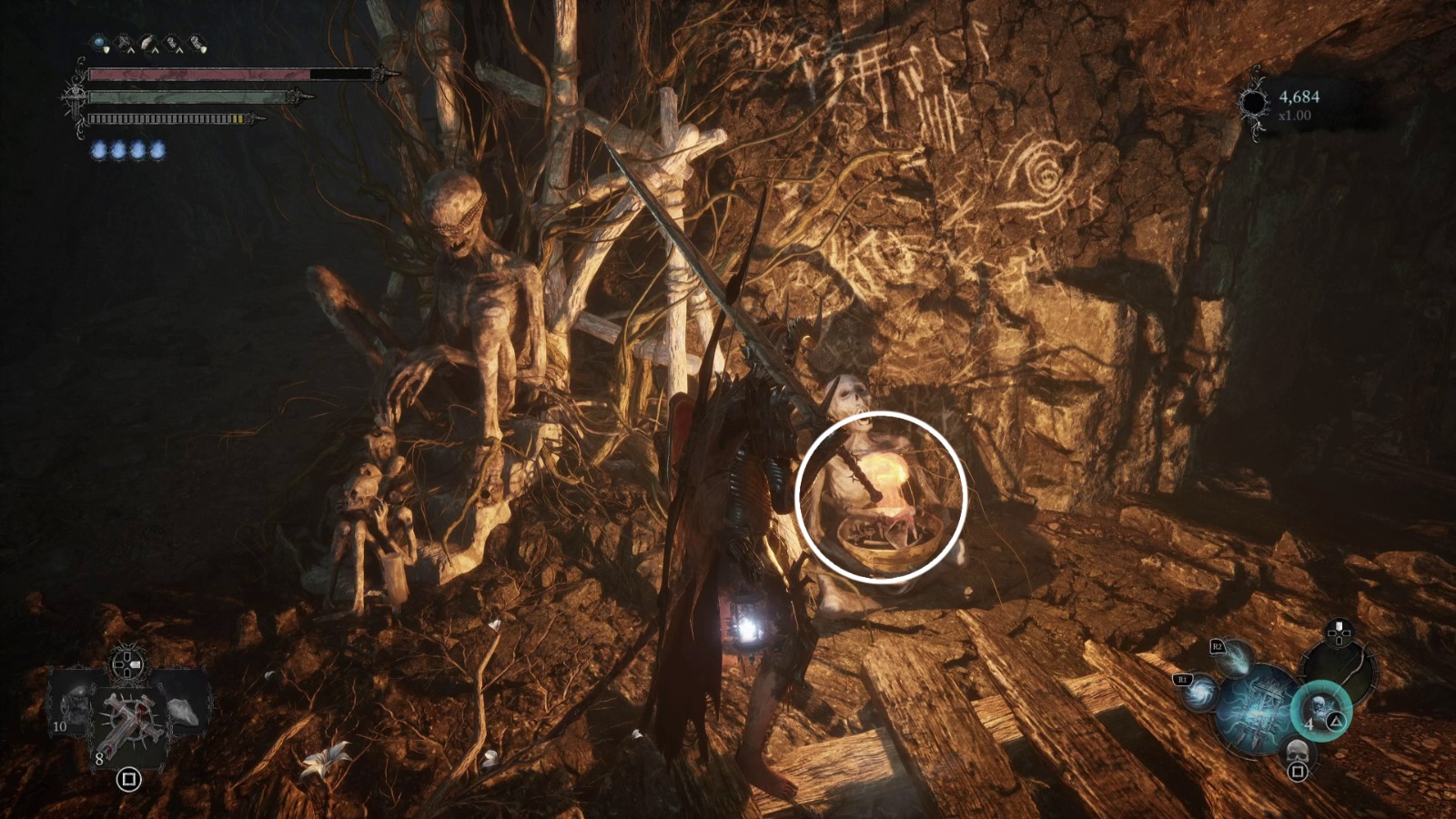
Task: Click the rightmost buff icon with shield badge
Action: coord(196,42)
